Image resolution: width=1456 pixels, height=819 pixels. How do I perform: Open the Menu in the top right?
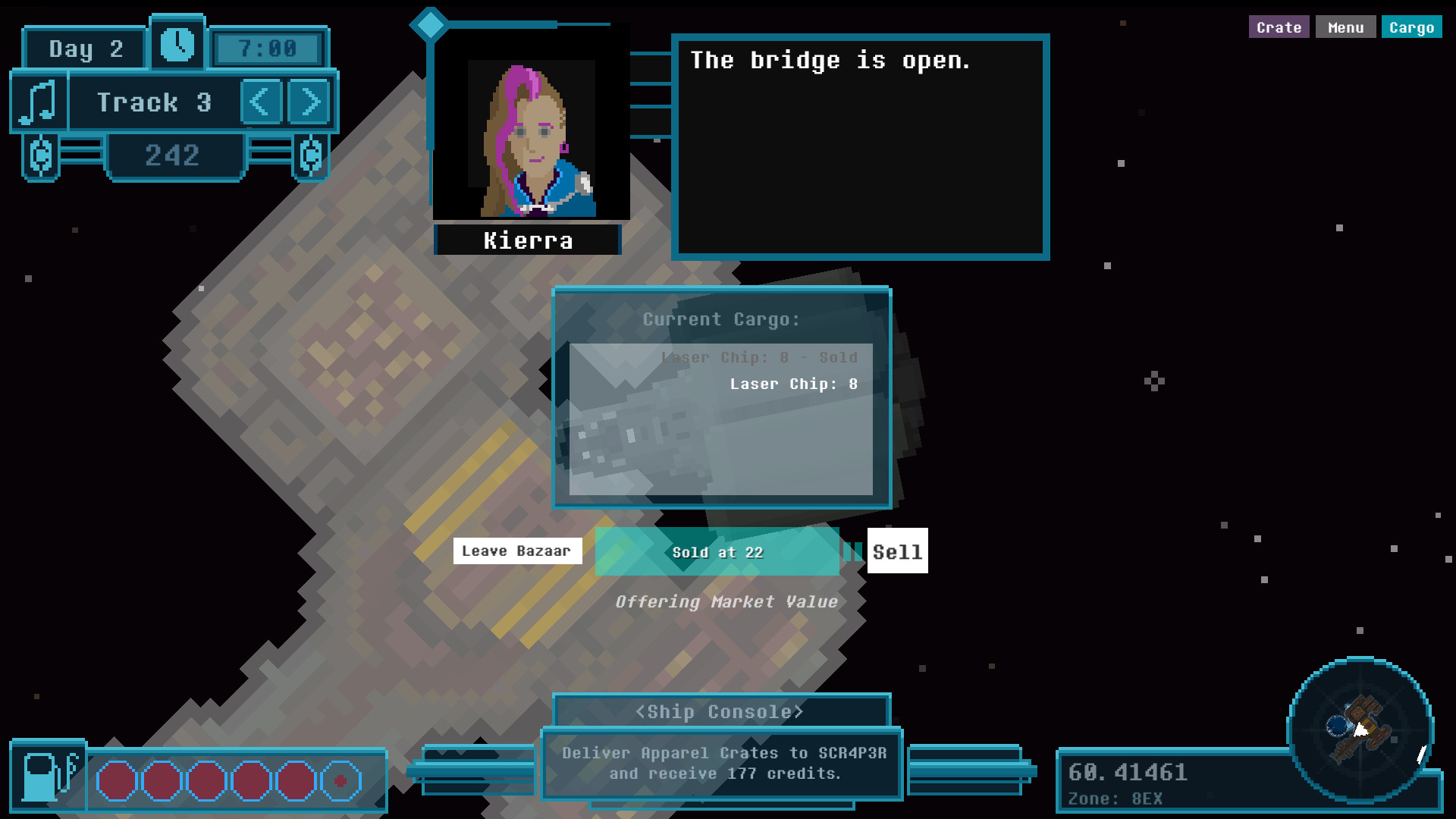(x=1345, y=27)
